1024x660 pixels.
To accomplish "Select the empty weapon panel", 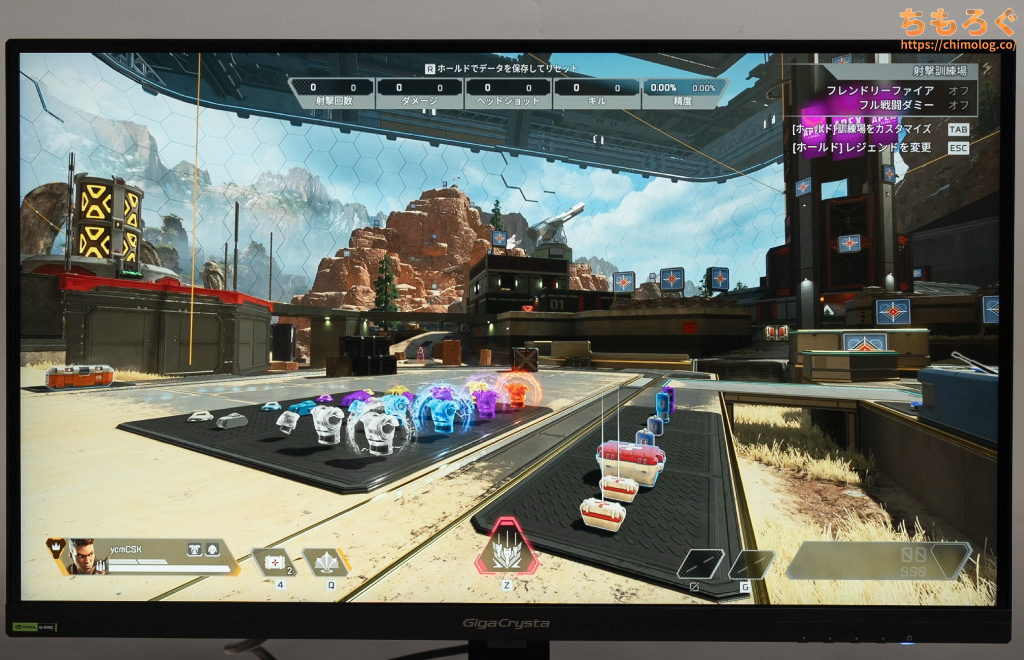I will (x=878, y=561).
